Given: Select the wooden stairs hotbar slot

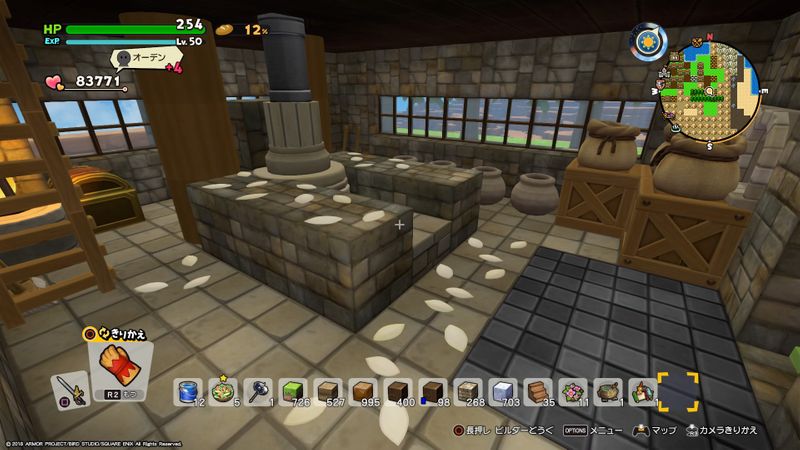Looking at the screenshot, I should point(538,391).
